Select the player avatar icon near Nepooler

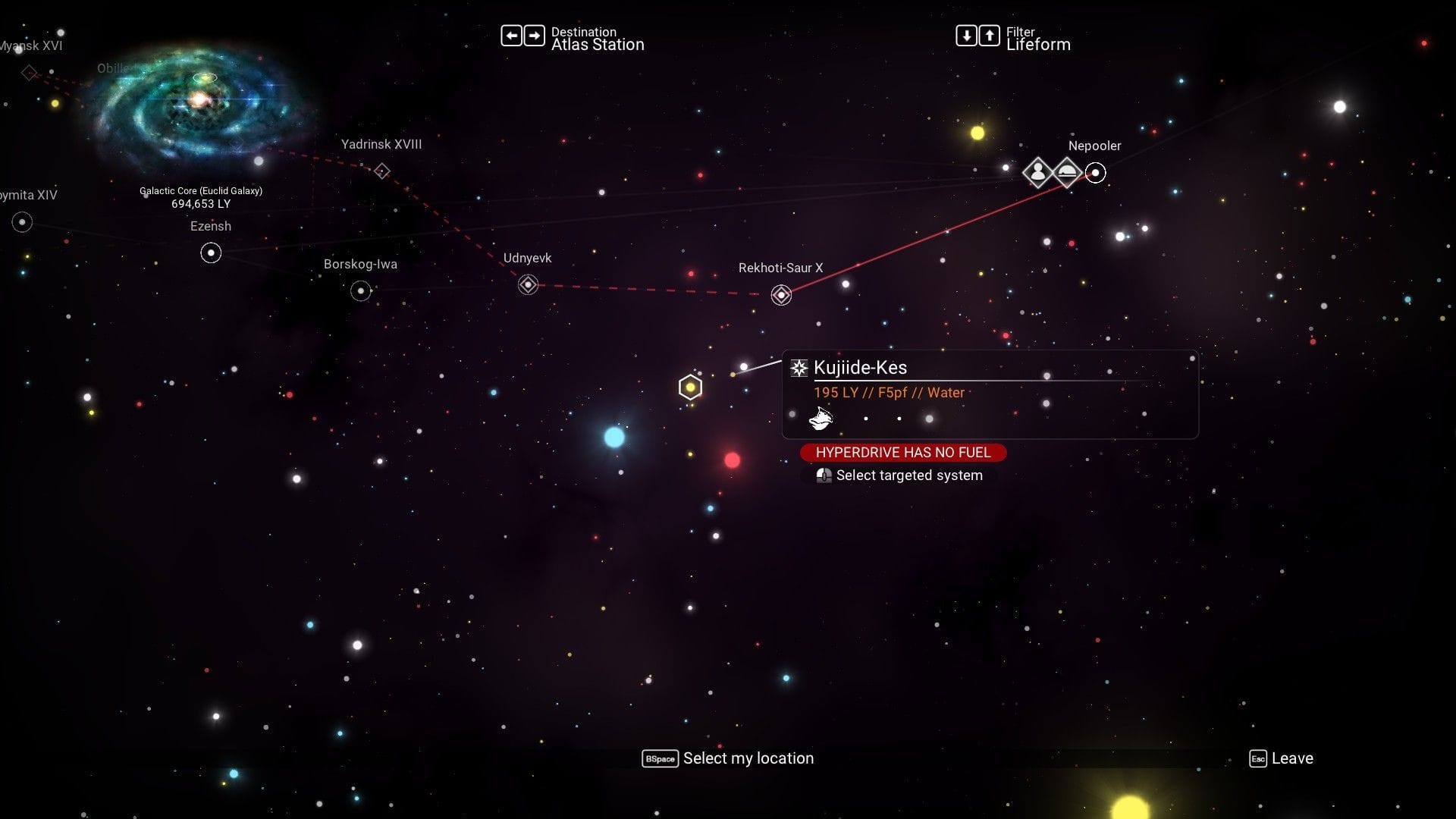[x=1037, y=172]
